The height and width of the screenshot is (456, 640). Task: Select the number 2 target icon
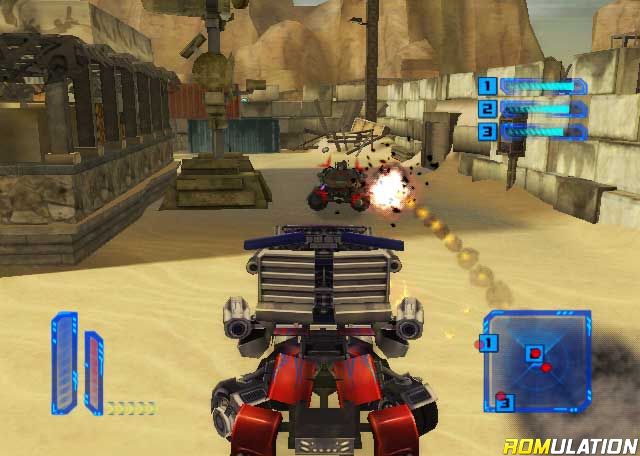[487, 109]
